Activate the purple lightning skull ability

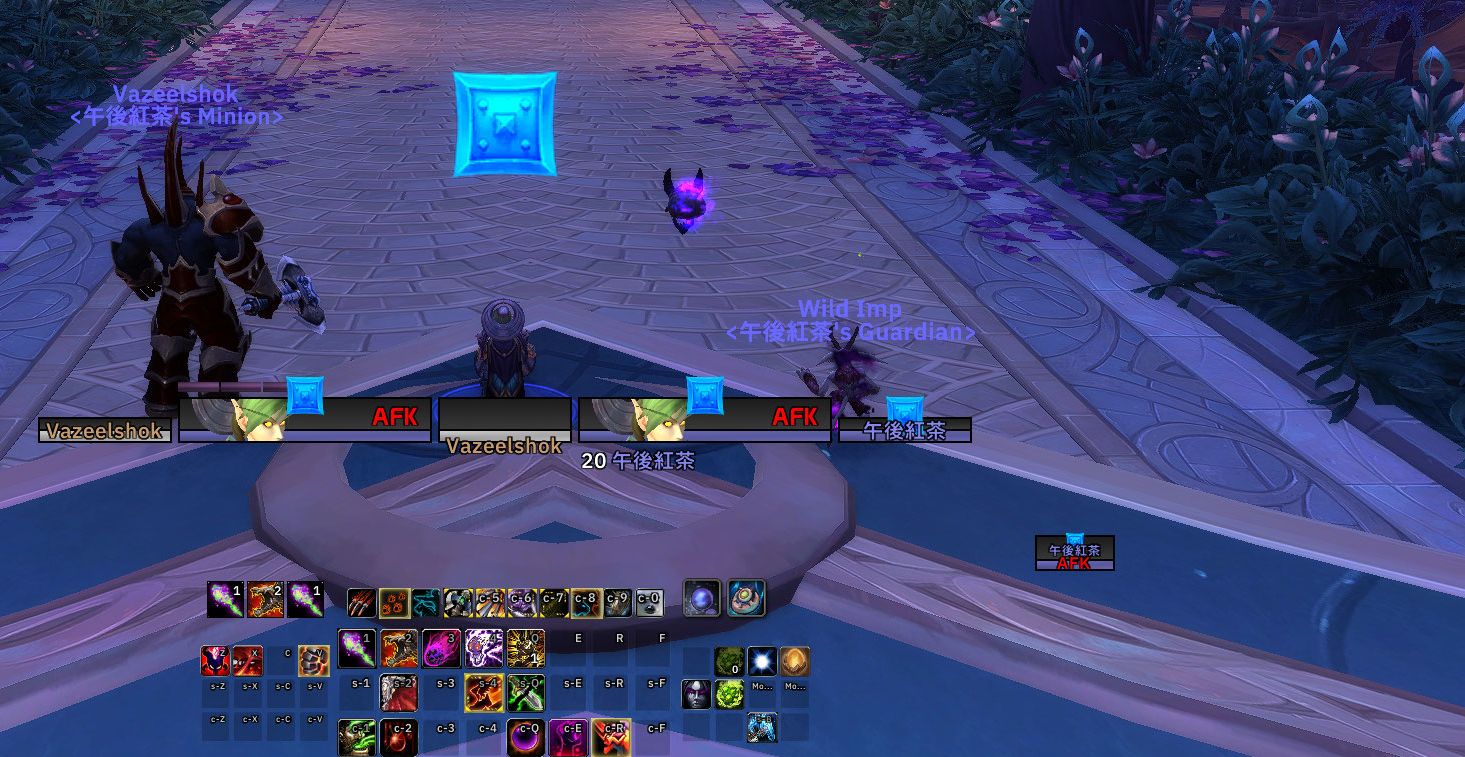pos(483,649)
